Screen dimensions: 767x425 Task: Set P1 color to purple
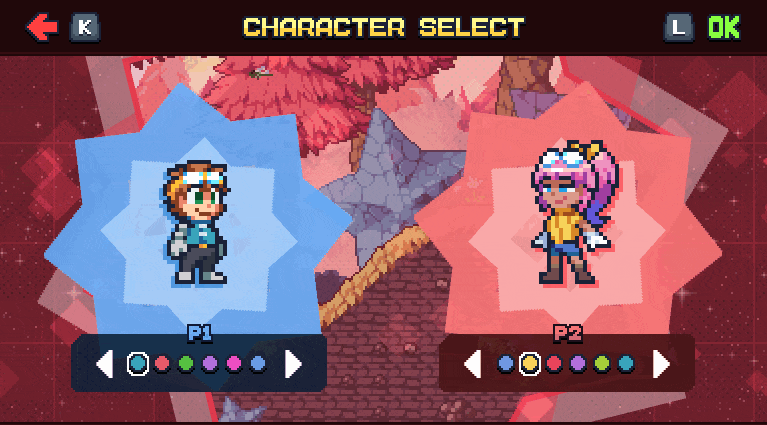[x=210, y=364]
